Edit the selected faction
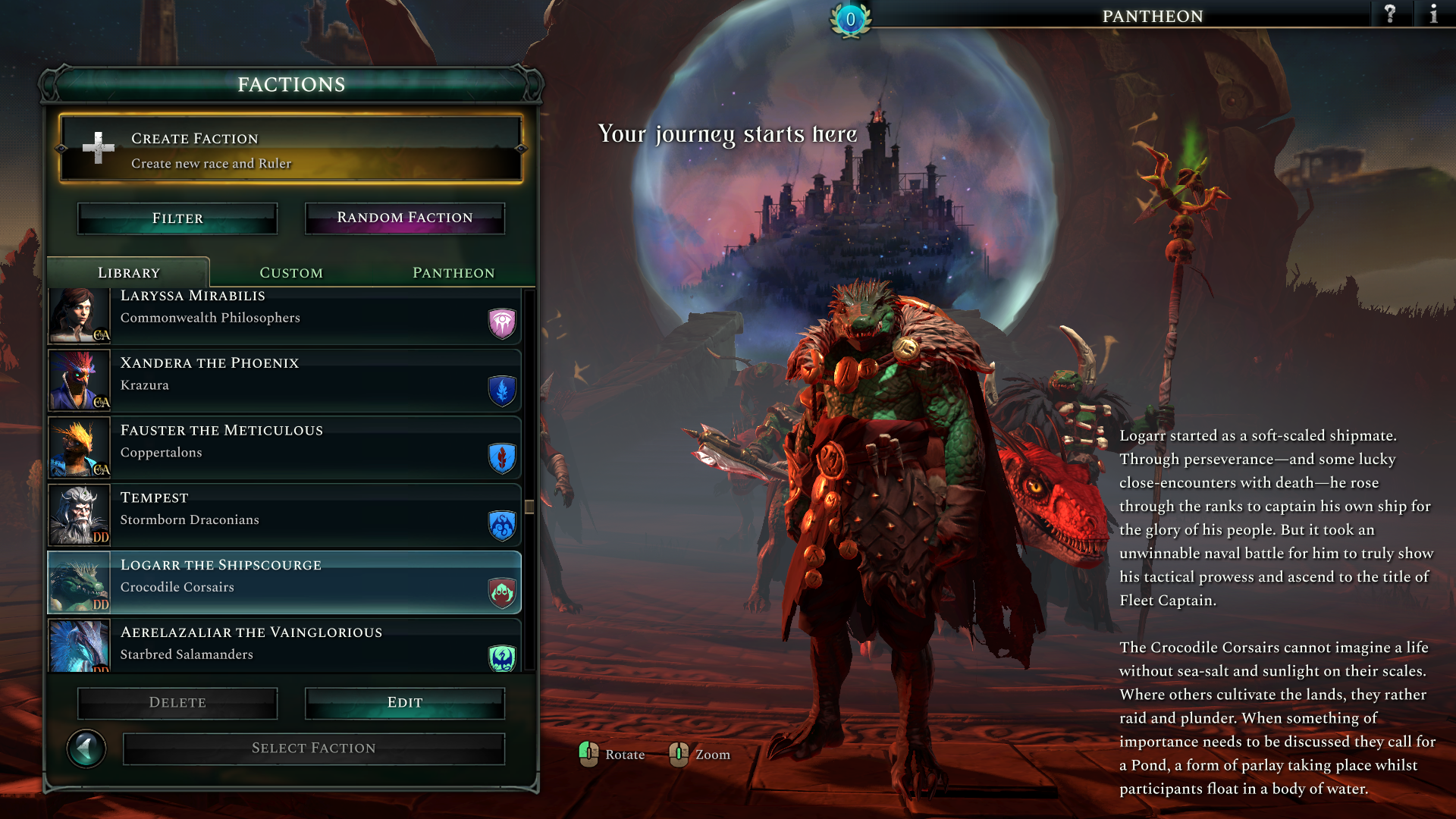Image resolution: width=1456 pixels, height=819 pixels. coord(405,703)
